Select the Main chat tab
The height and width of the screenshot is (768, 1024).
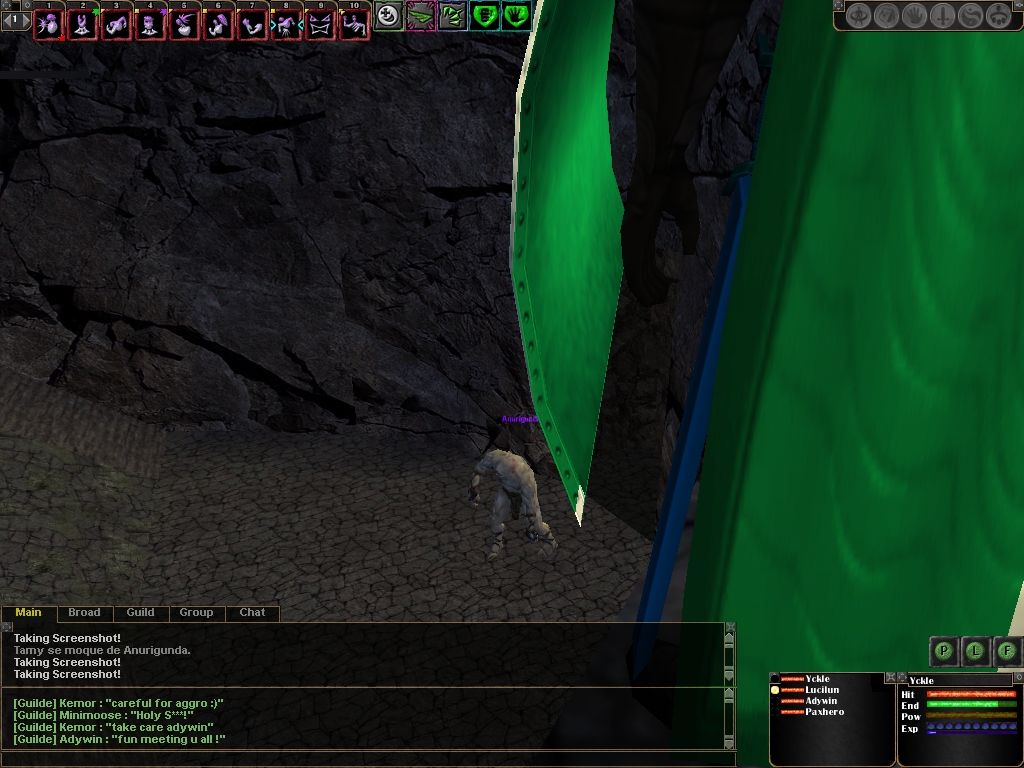(x=29, y=613)
